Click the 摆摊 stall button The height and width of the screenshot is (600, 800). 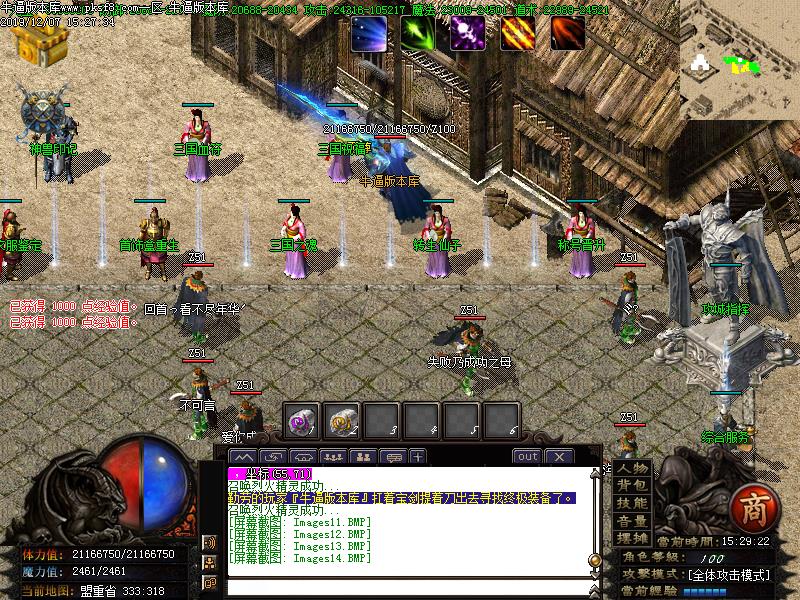click(x=632, y=538)
